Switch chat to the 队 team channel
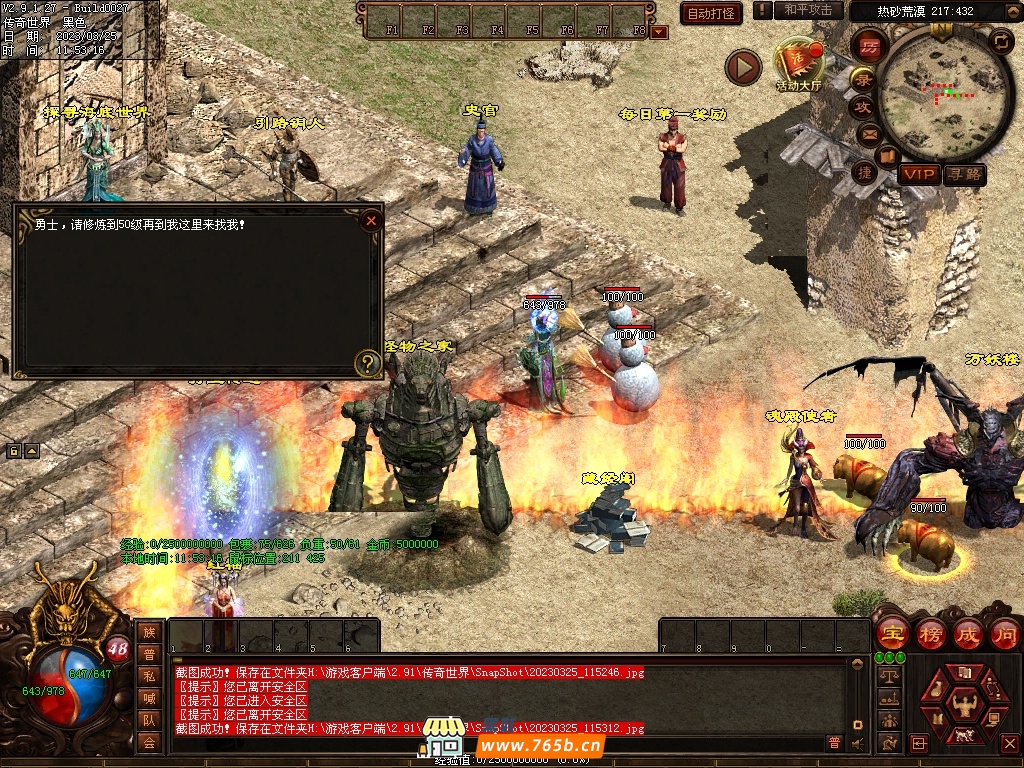This screenshot has width=1024, height=768. [149, 720]
